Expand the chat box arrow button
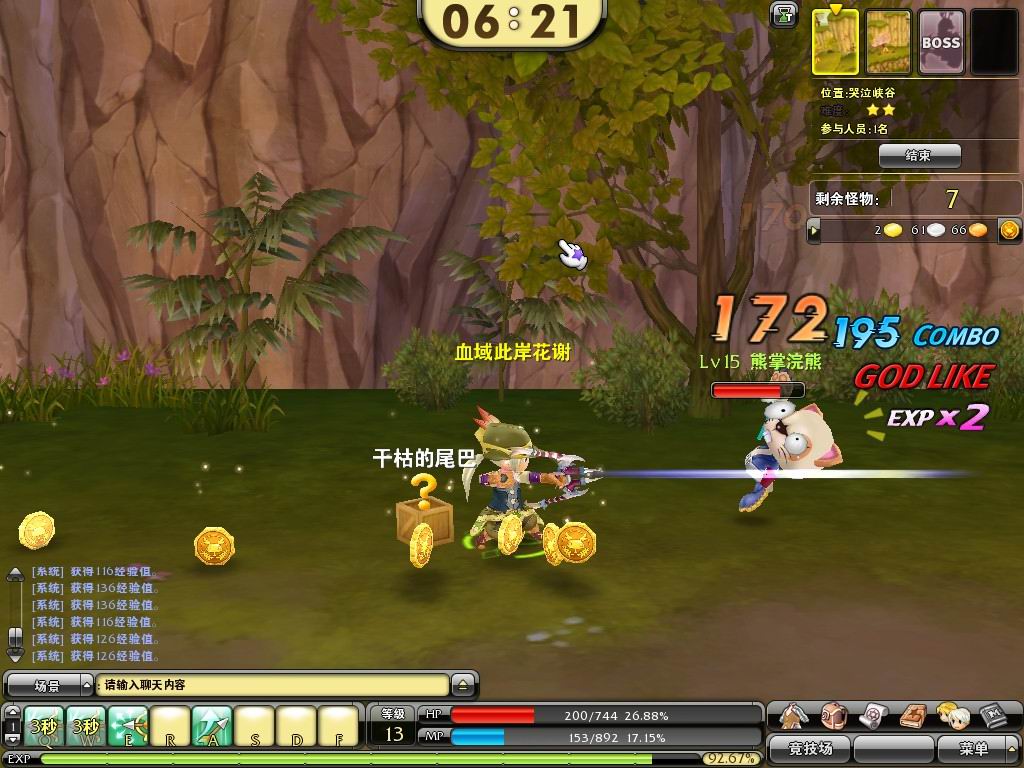 coord(462,686)
